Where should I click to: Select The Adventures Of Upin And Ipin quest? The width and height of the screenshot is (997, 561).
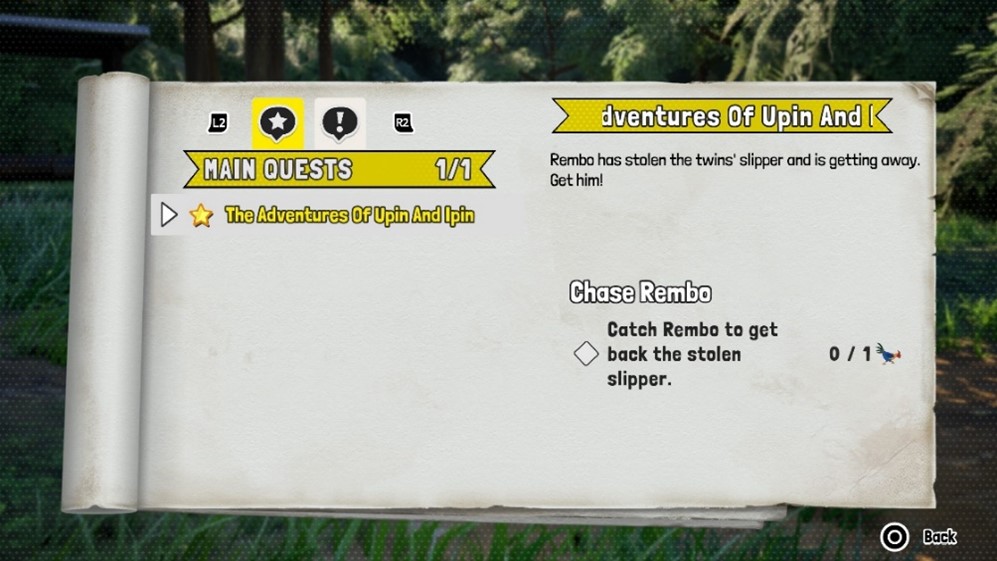pos(349,215)
